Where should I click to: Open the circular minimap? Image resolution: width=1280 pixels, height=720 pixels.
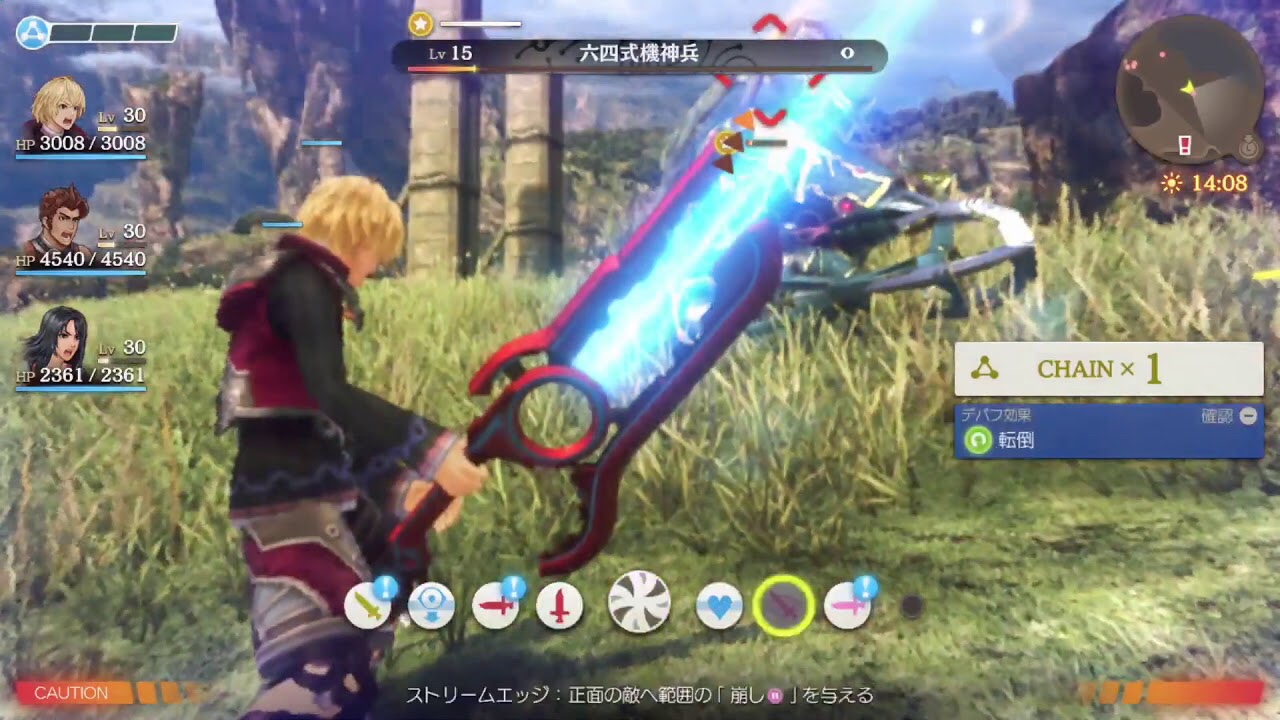(x=1189, y=103)
